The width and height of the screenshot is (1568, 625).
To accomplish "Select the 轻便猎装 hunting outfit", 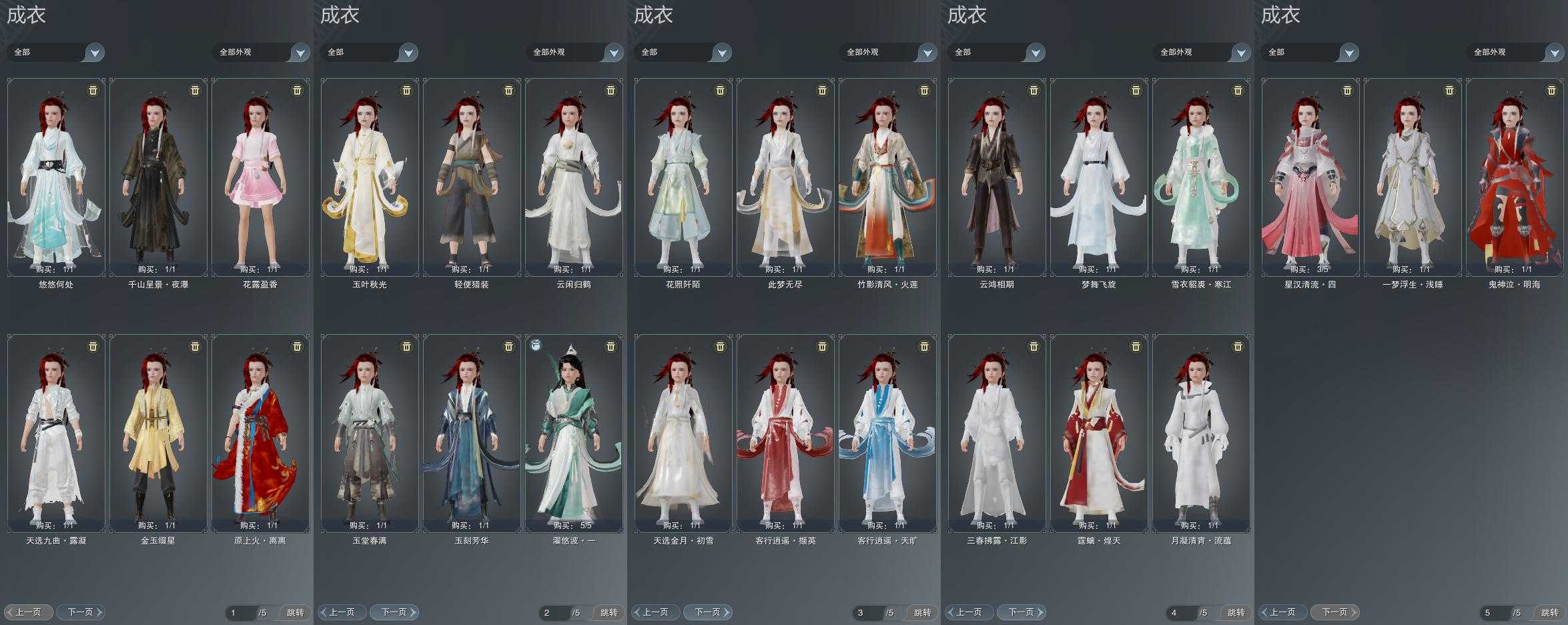I will pyautogui.click(x=472, y=177).
